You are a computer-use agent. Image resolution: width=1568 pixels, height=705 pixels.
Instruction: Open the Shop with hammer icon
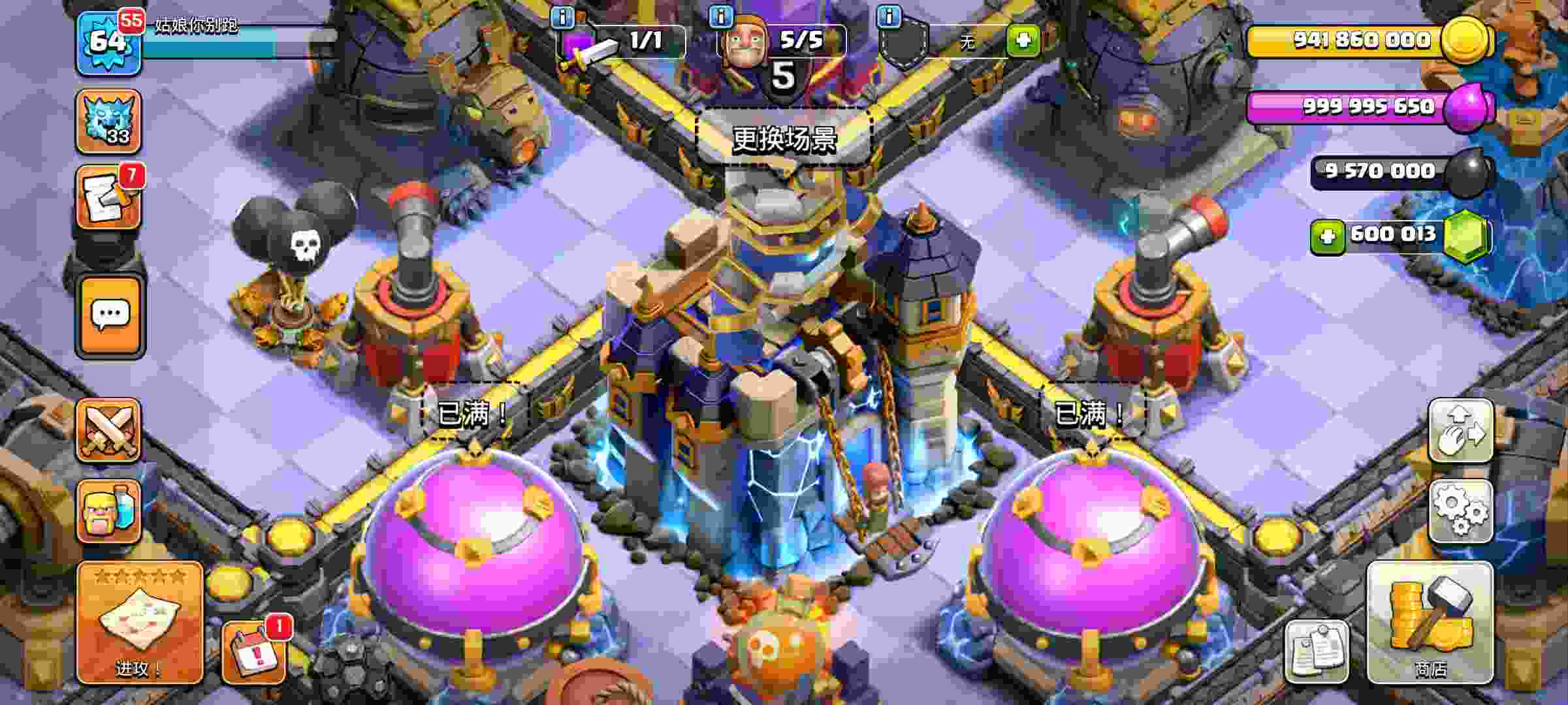1430,622
